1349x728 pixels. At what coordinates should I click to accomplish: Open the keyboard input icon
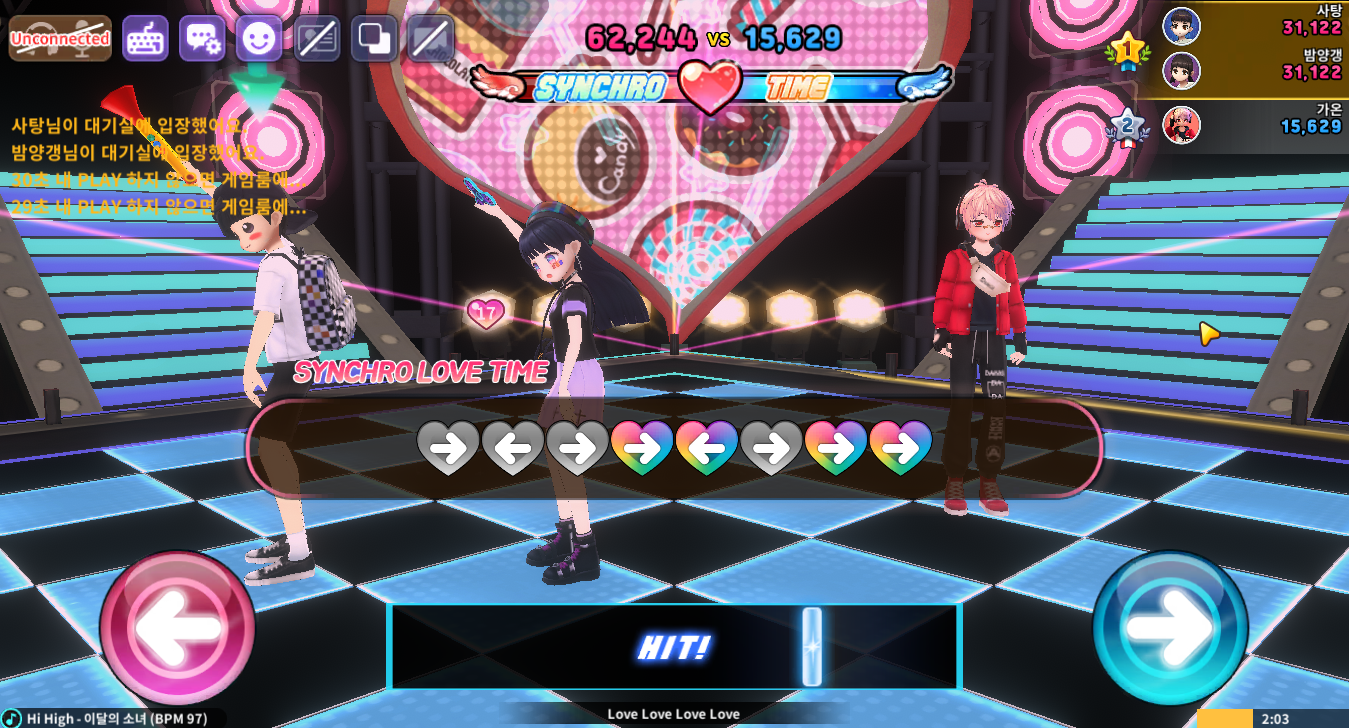coord(145,39)
